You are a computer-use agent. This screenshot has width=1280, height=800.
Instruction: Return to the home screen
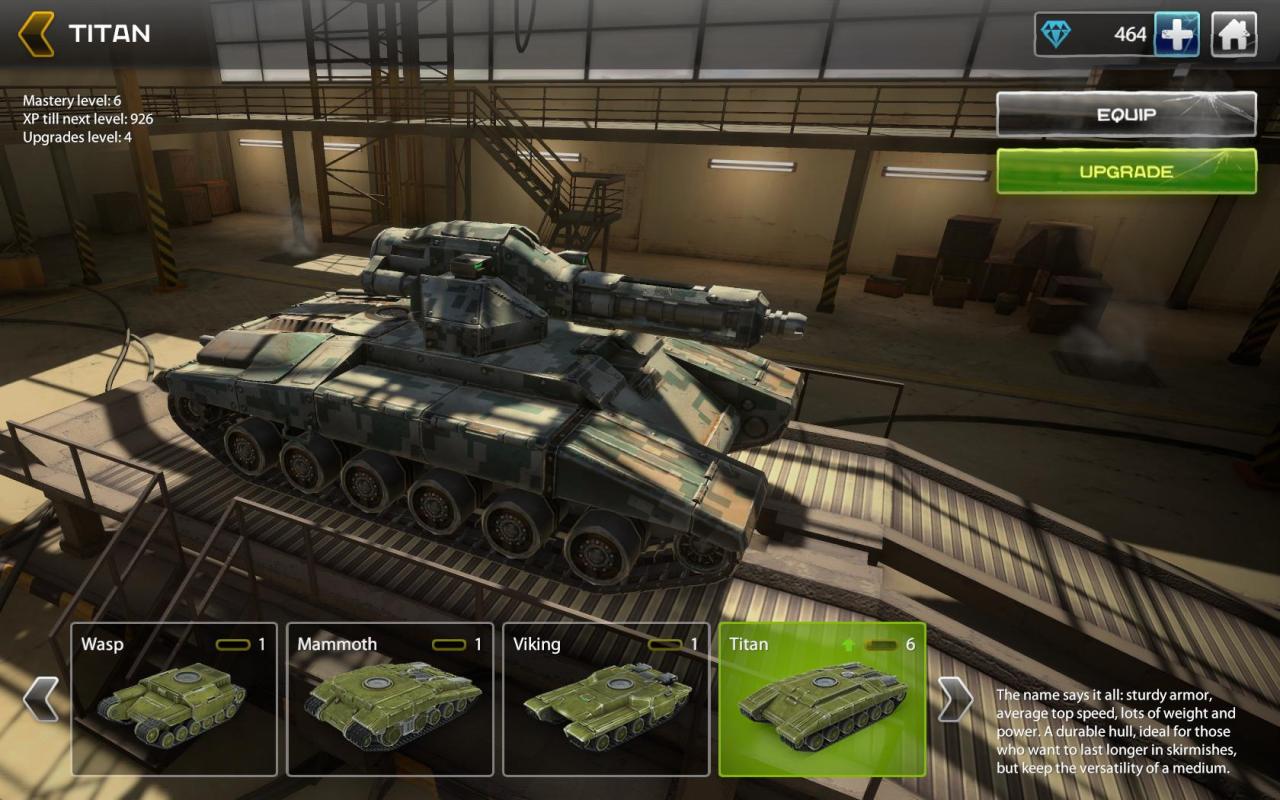click(x=1234, y=35)
